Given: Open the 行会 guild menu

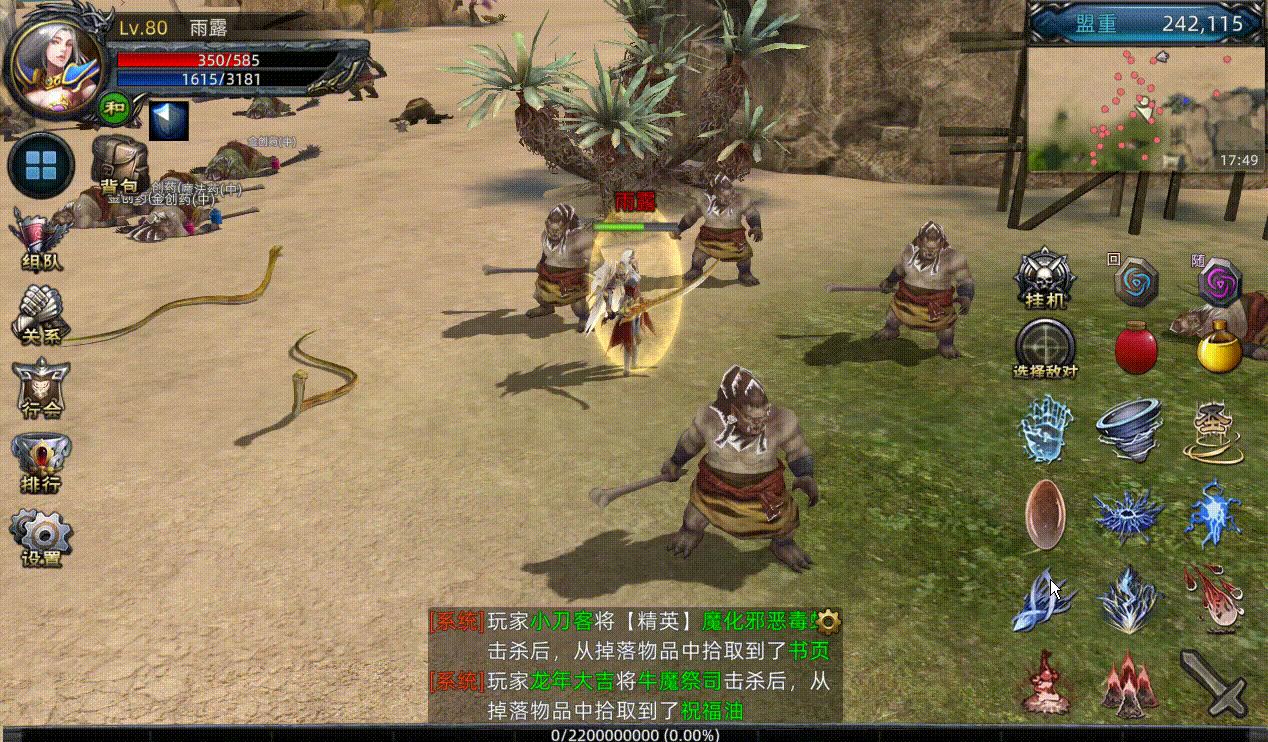Looking at the screenshot, I should [40, 388].
